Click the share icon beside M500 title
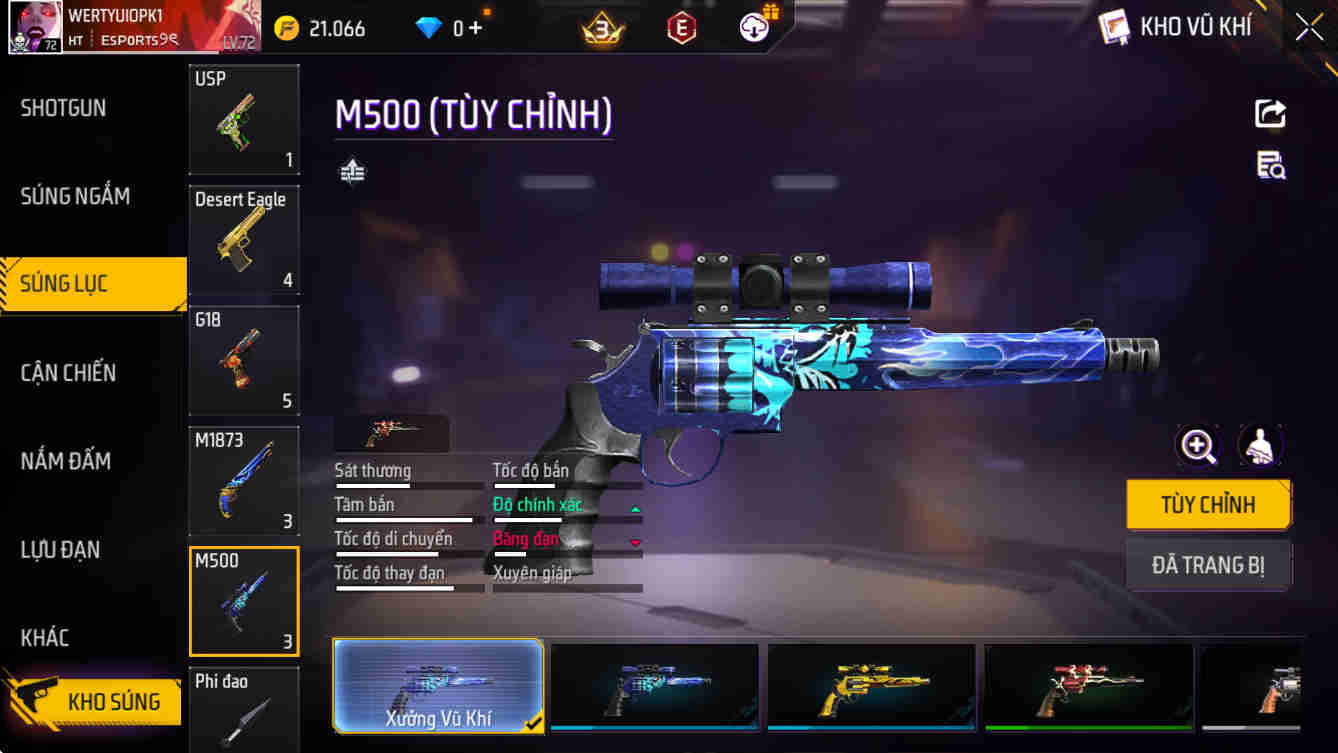This screenshot has width=1338, height=753. pos(1269,113)
